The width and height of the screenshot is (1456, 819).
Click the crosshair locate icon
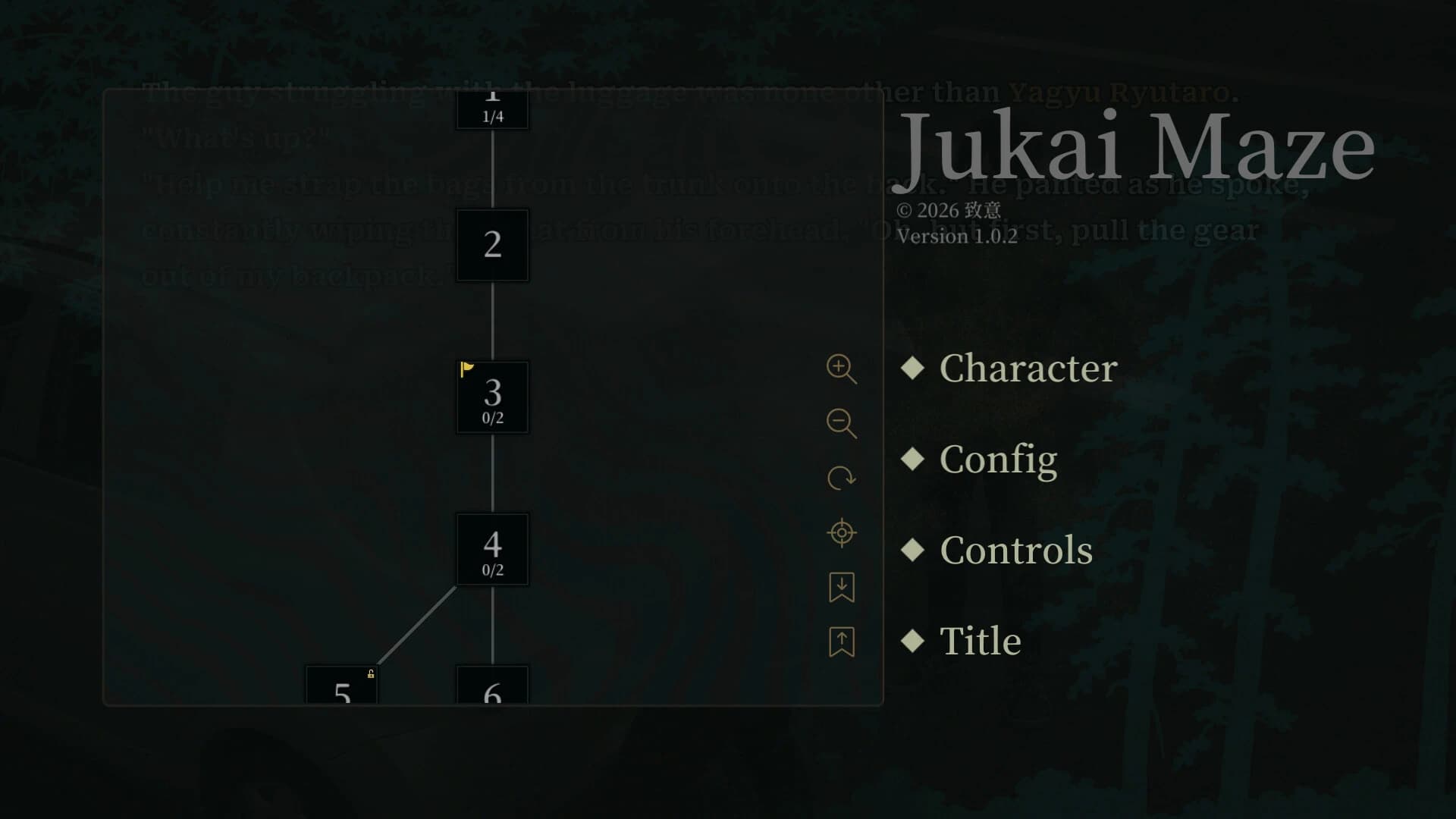pyautogui.click(x=841, y=532)
